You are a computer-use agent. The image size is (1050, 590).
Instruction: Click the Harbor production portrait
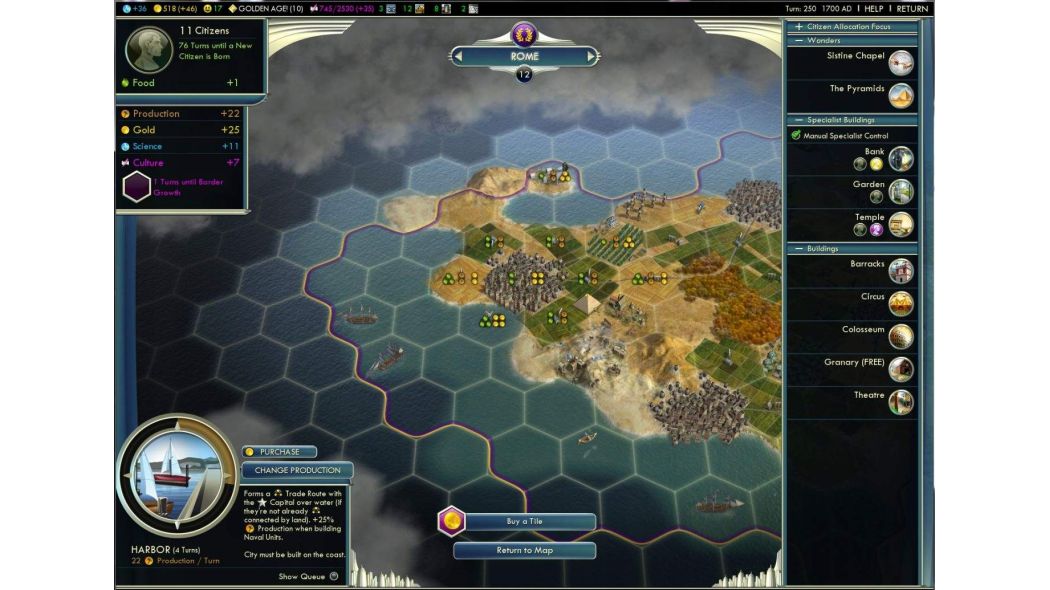click(177, 475)
